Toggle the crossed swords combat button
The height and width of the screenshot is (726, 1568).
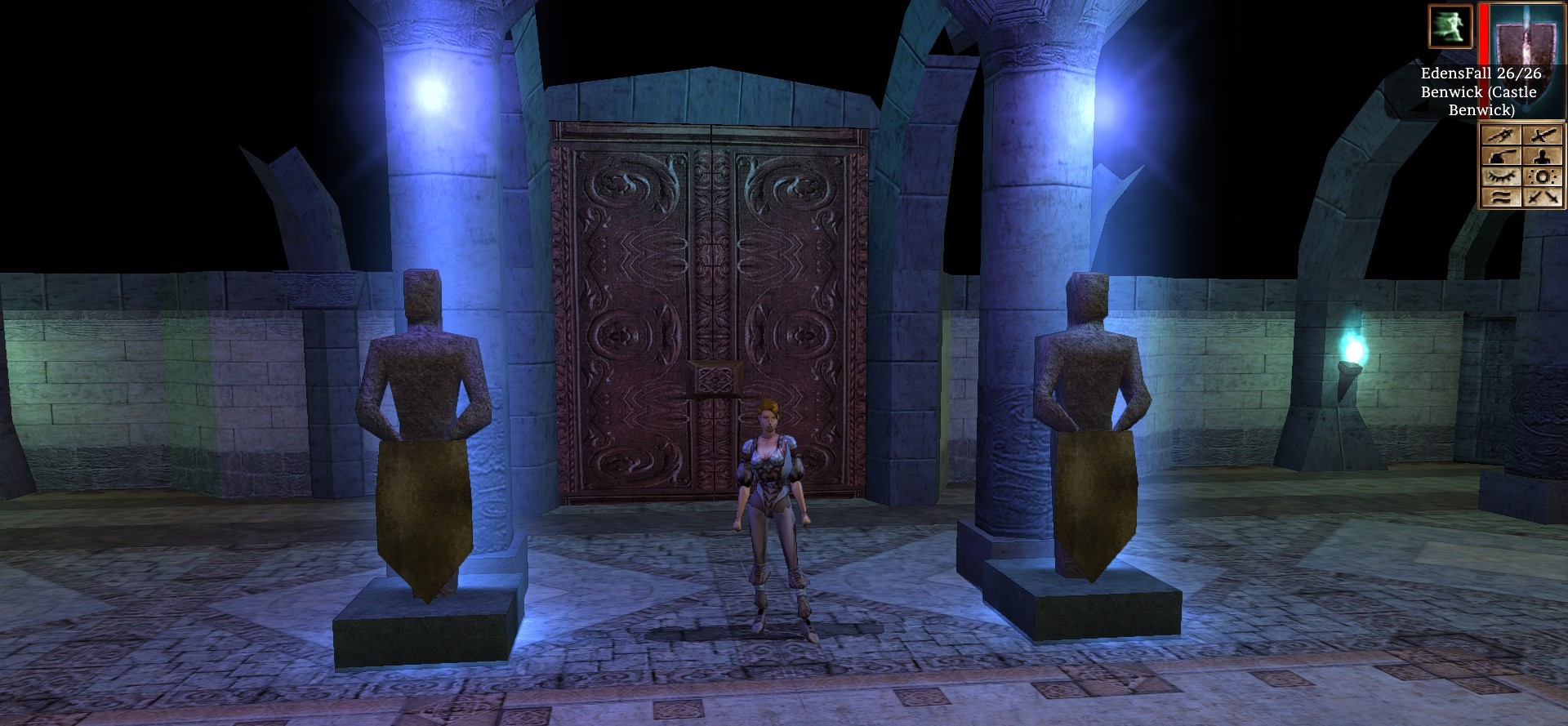point(1543,197)
